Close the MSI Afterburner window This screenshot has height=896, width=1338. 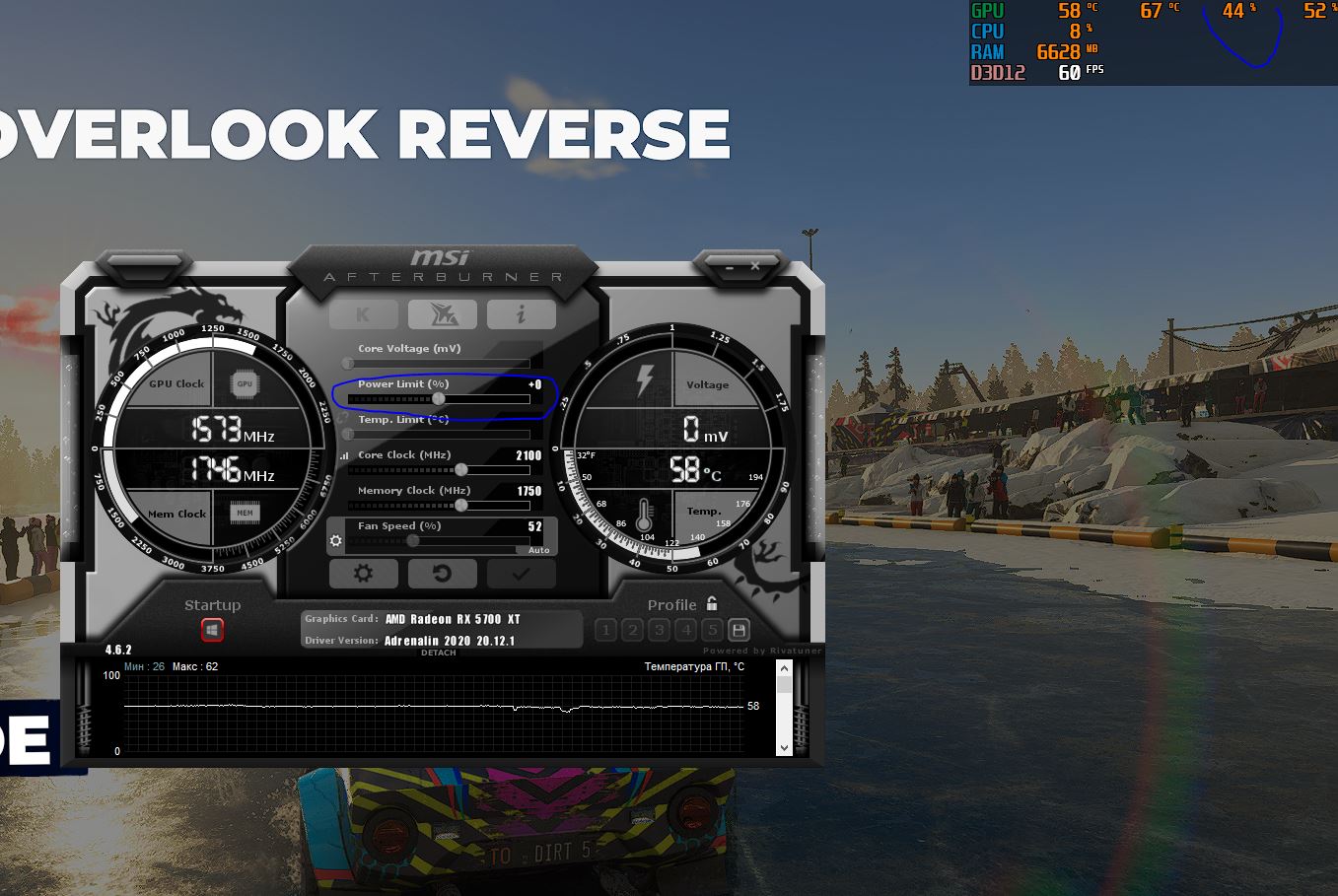point(755,266)
